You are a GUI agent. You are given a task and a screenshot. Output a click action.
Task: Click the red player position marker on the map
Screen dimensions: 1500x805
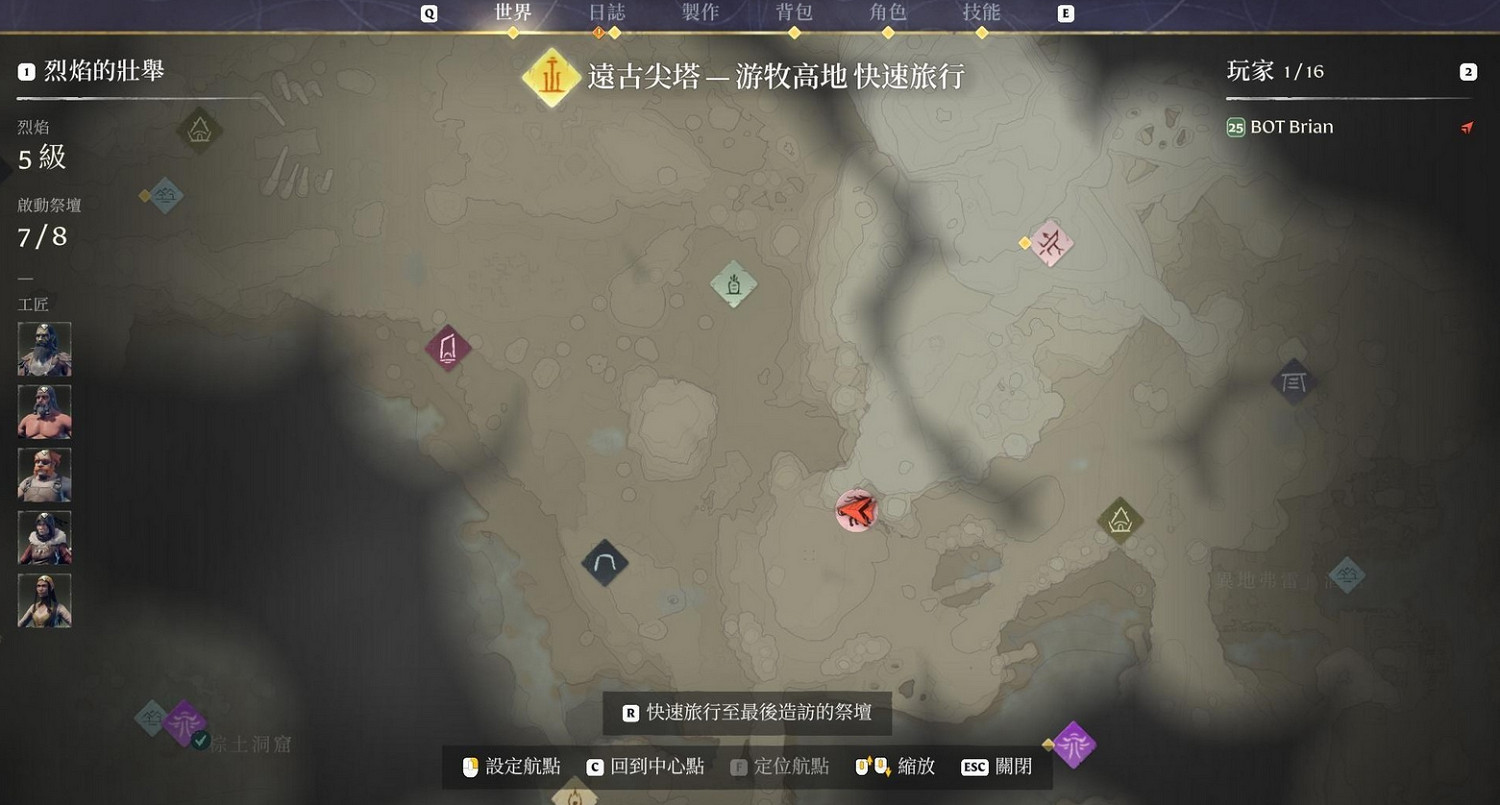pos(856,511)
